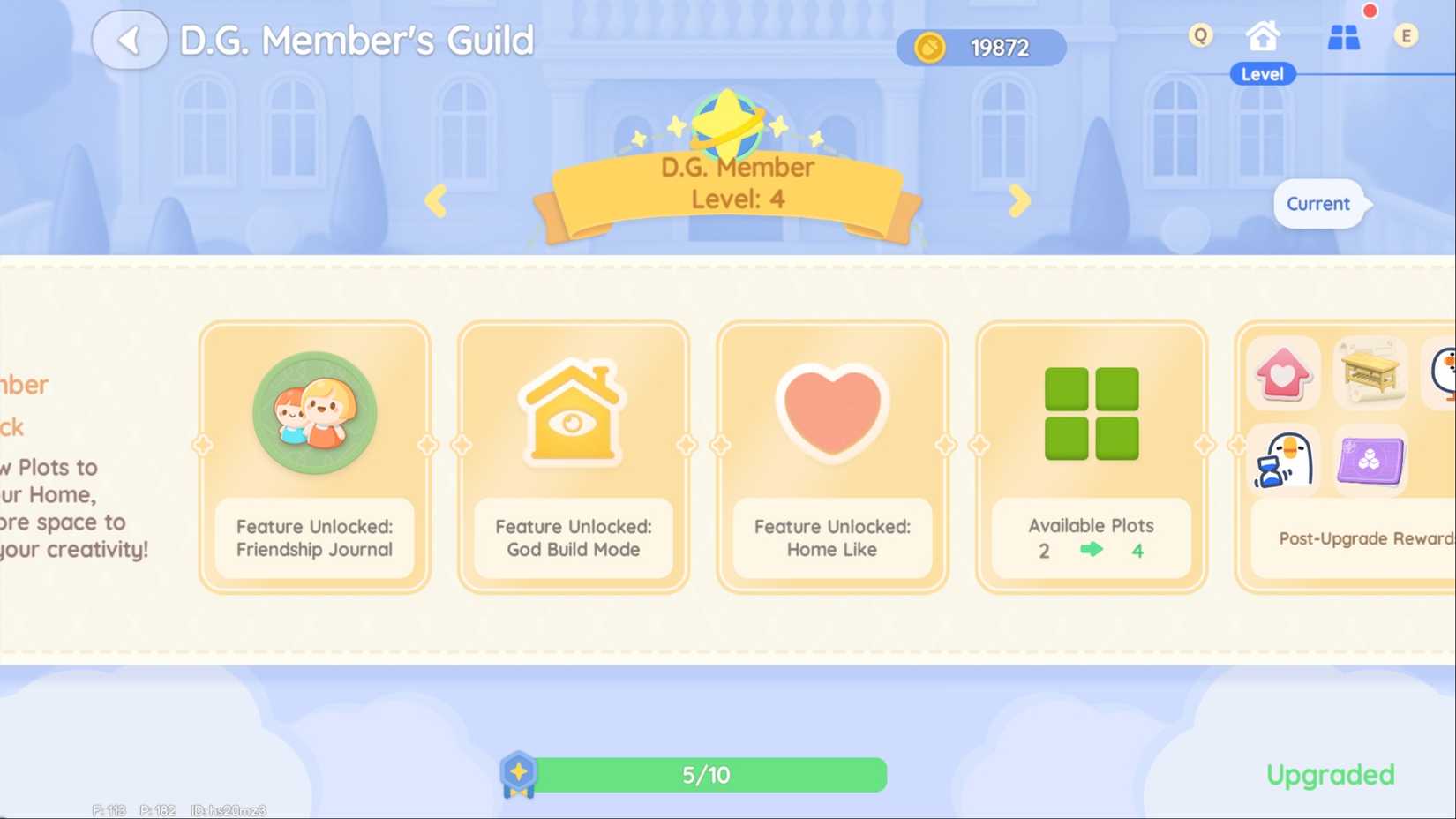Open the pink house reward thumbnail
The image size is (1456, 819).
point(1284,372)
